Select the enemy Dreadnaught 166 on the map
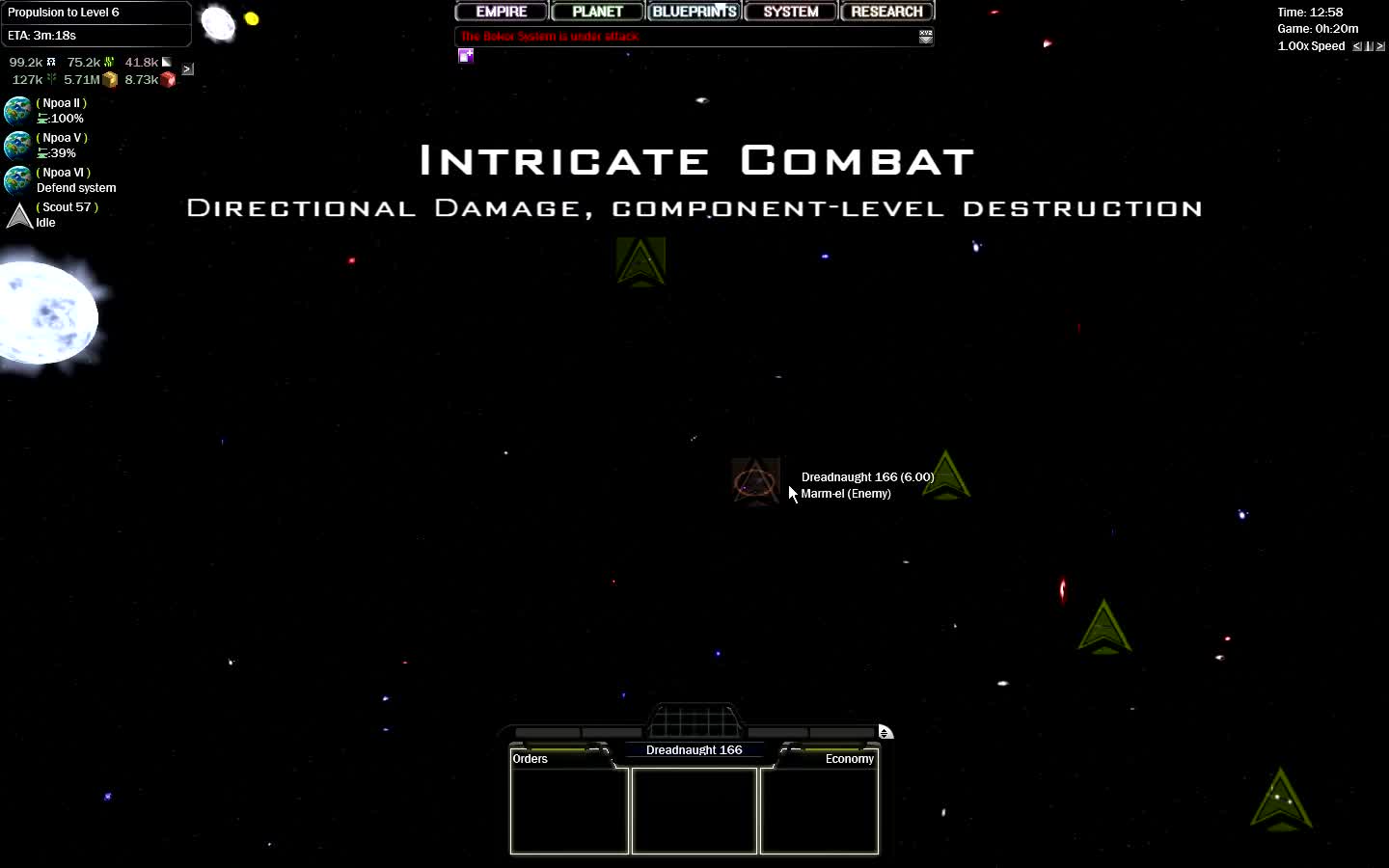1389x868 pixels. pyautogui.click(x=756, y=482)
